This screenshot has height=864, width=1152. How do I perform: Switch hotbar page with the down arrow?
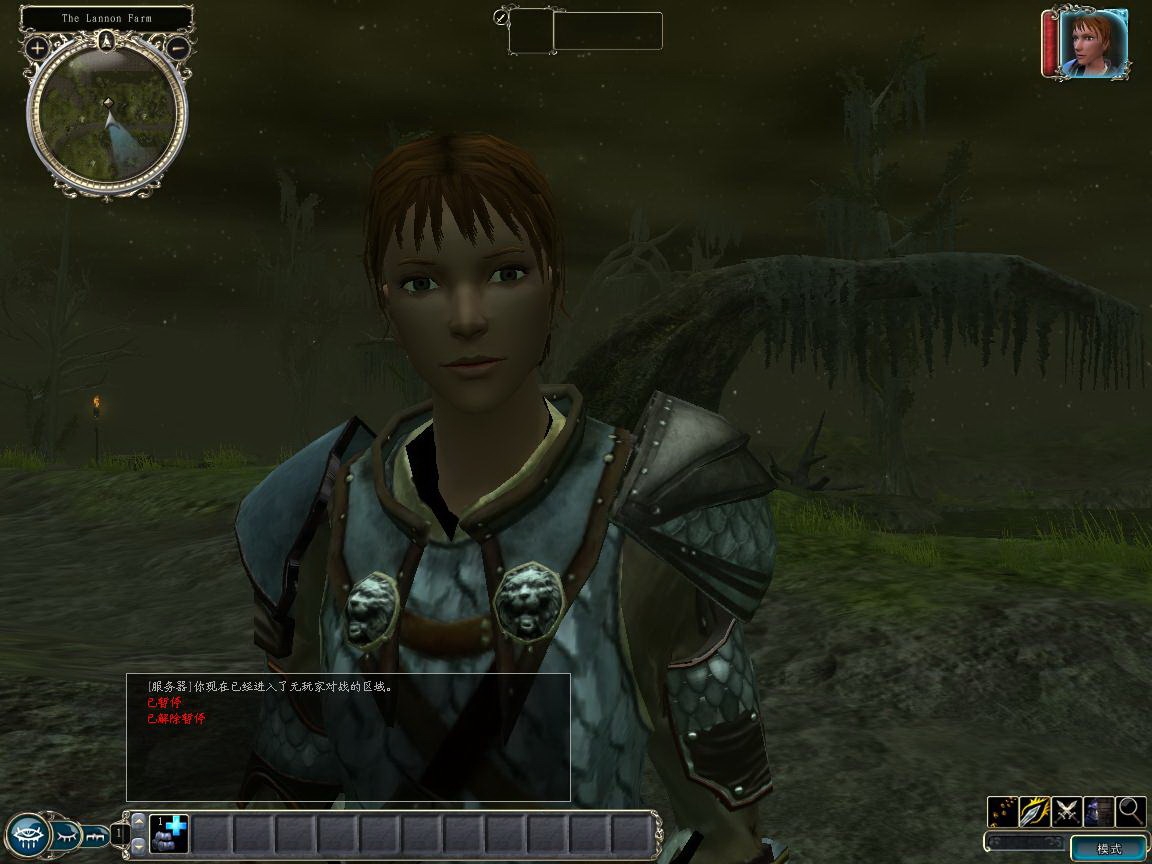pyautogui.click(x=139, y=846)
